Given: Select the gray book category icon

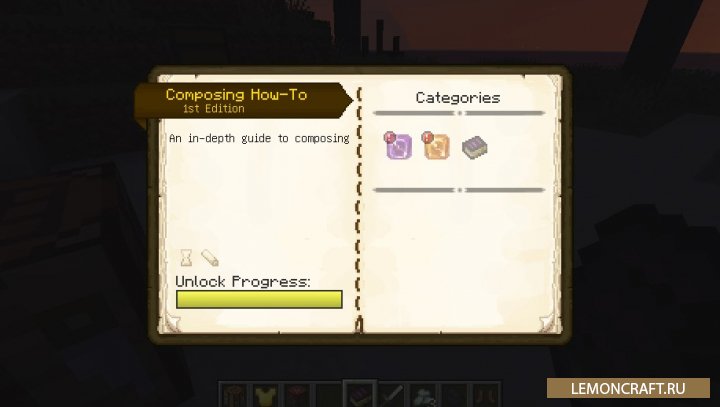Looking at the screenshot, I should [x=474, y=148].
